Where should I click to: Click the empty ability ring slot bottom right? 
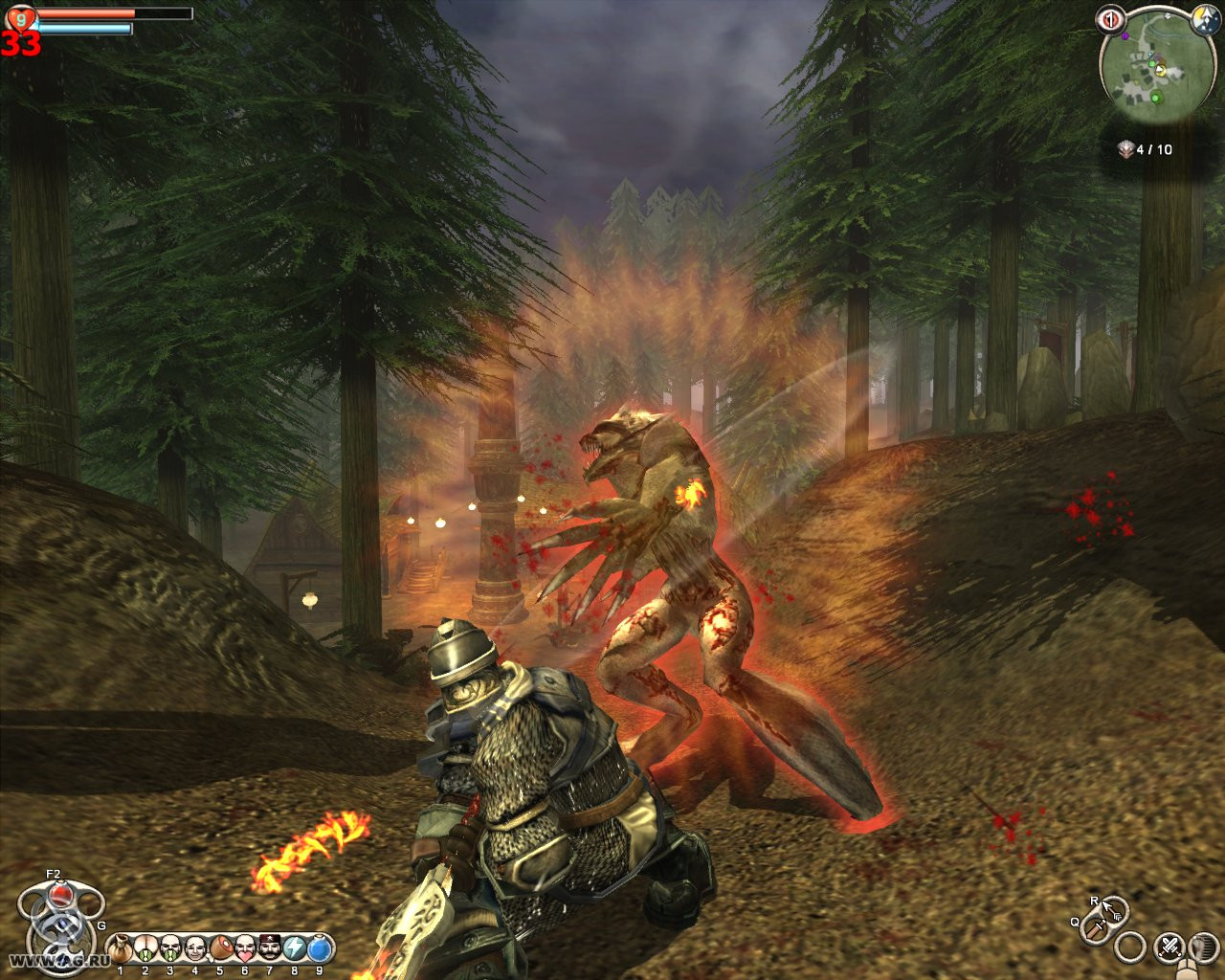(1128, 947)
